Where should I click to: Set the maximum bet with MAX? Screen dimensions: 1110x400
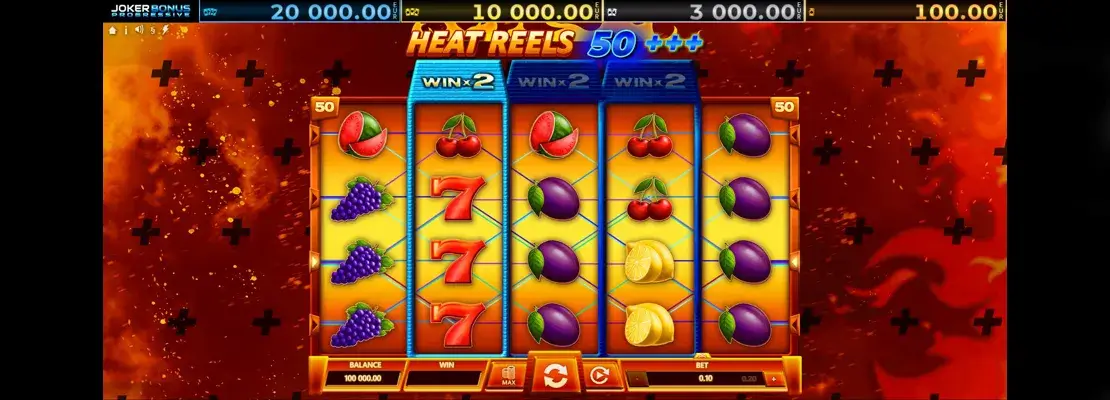pyautogui.click(x=507, y=376)
